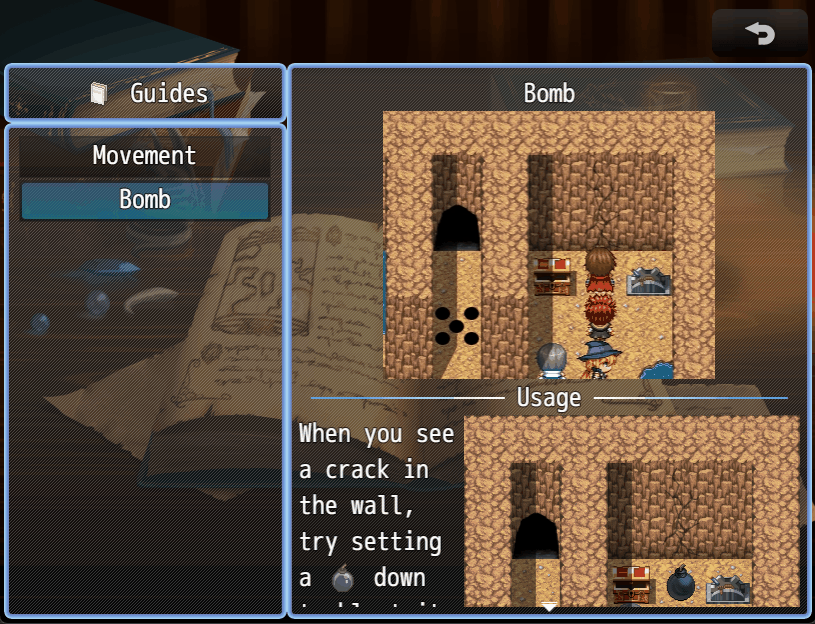The height and width of the screenshot is (624, 815).
Task: Click the back arrow button
Action: 760,34
